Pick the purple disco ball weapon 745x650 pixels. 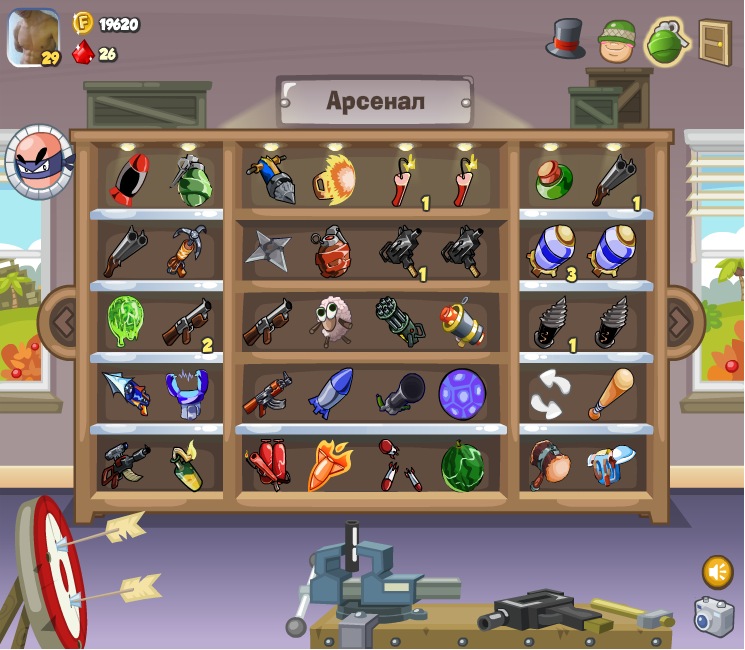[462, 393]
